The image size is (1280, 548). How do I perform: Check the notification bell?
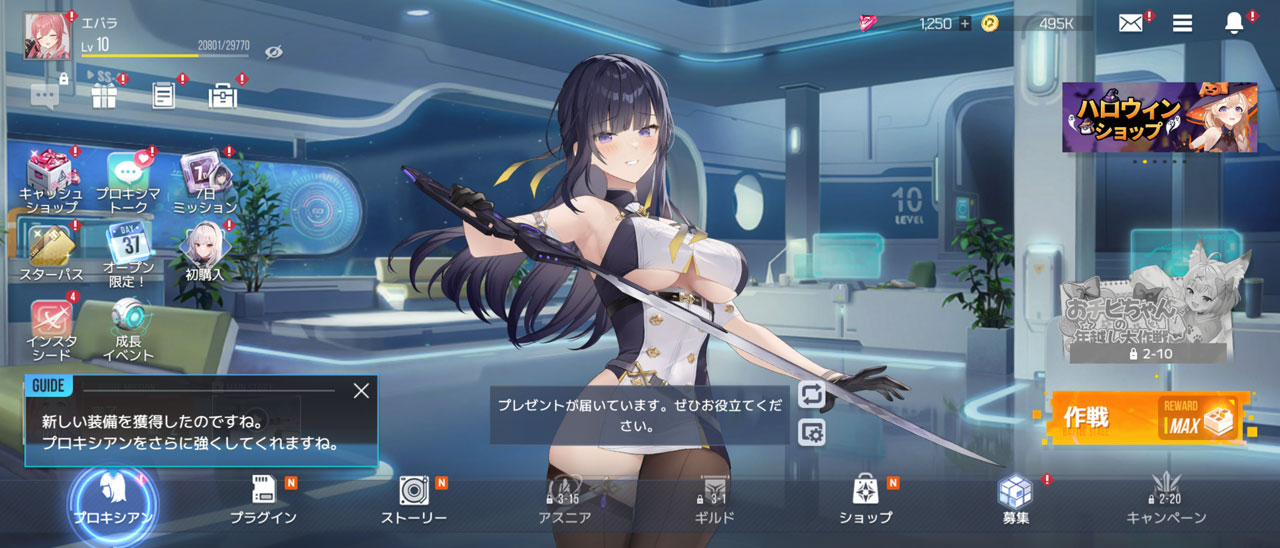[1234, 23]
